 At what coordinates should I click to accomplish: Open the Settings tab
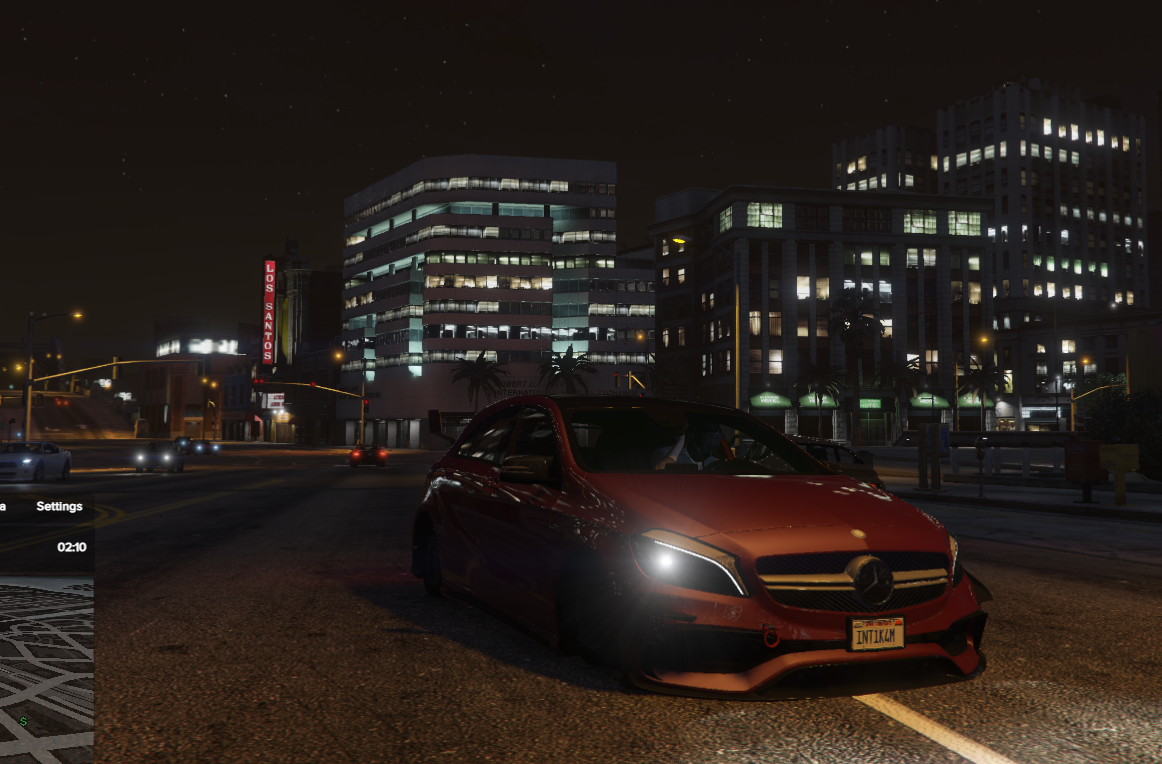[x=59, y=506]
